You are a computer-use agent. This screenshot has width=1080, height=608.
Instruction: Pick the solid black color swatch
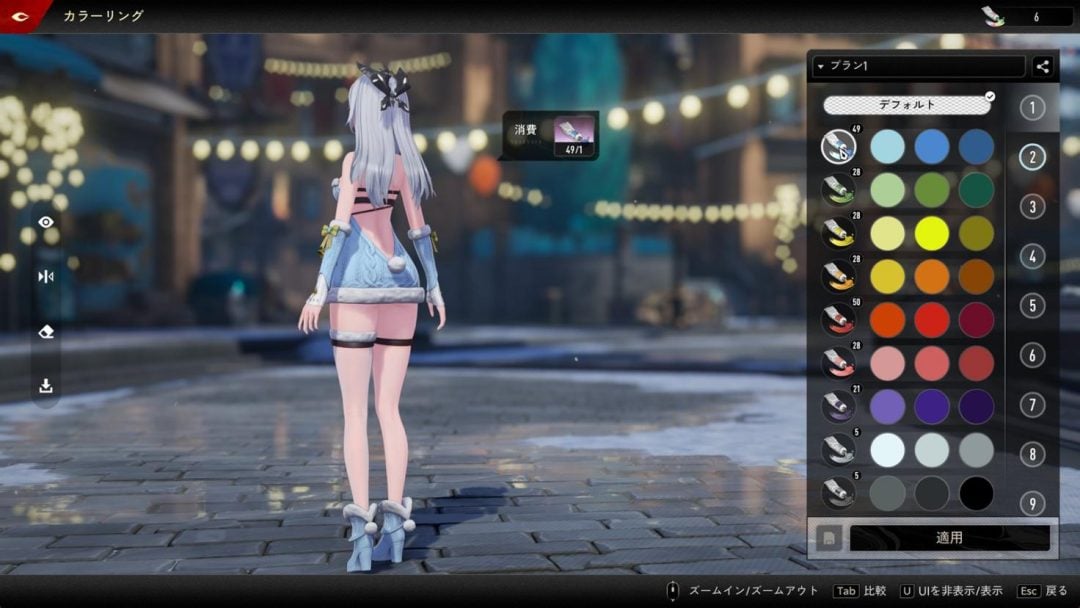coord(976,493)
